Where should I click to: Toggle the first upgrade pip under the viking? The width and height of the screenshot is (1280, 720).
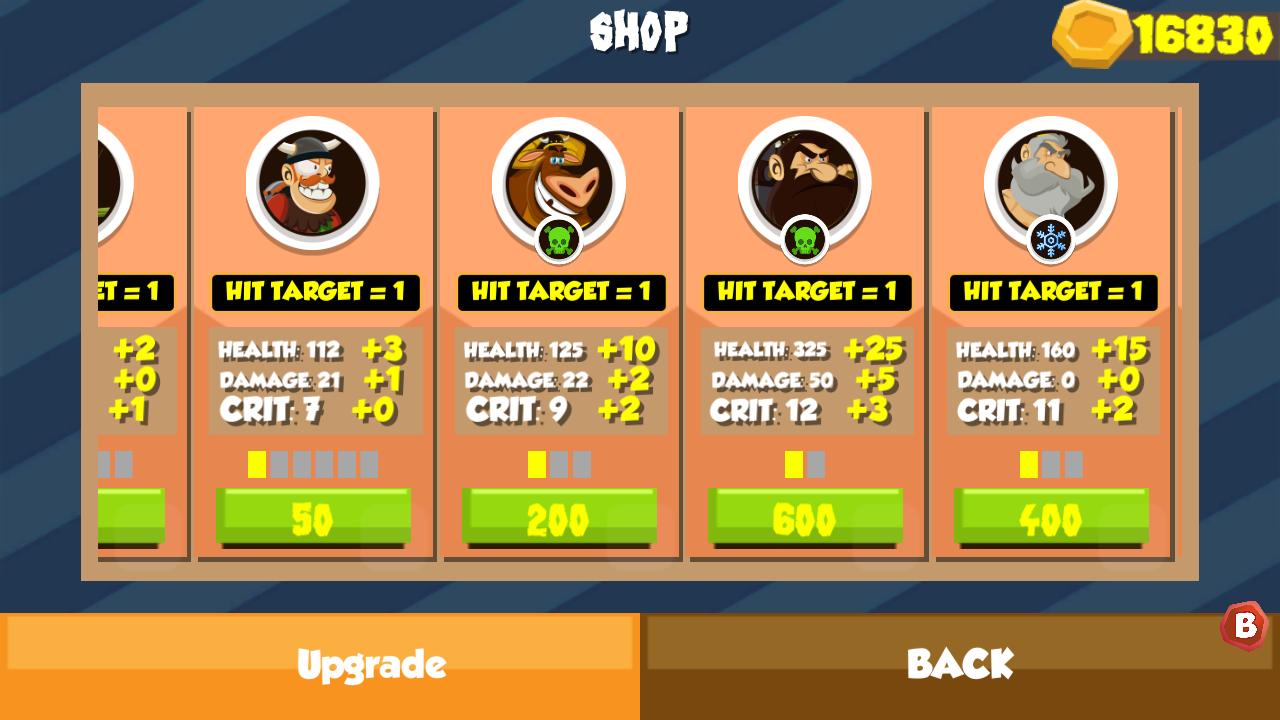tap(256, 463)
